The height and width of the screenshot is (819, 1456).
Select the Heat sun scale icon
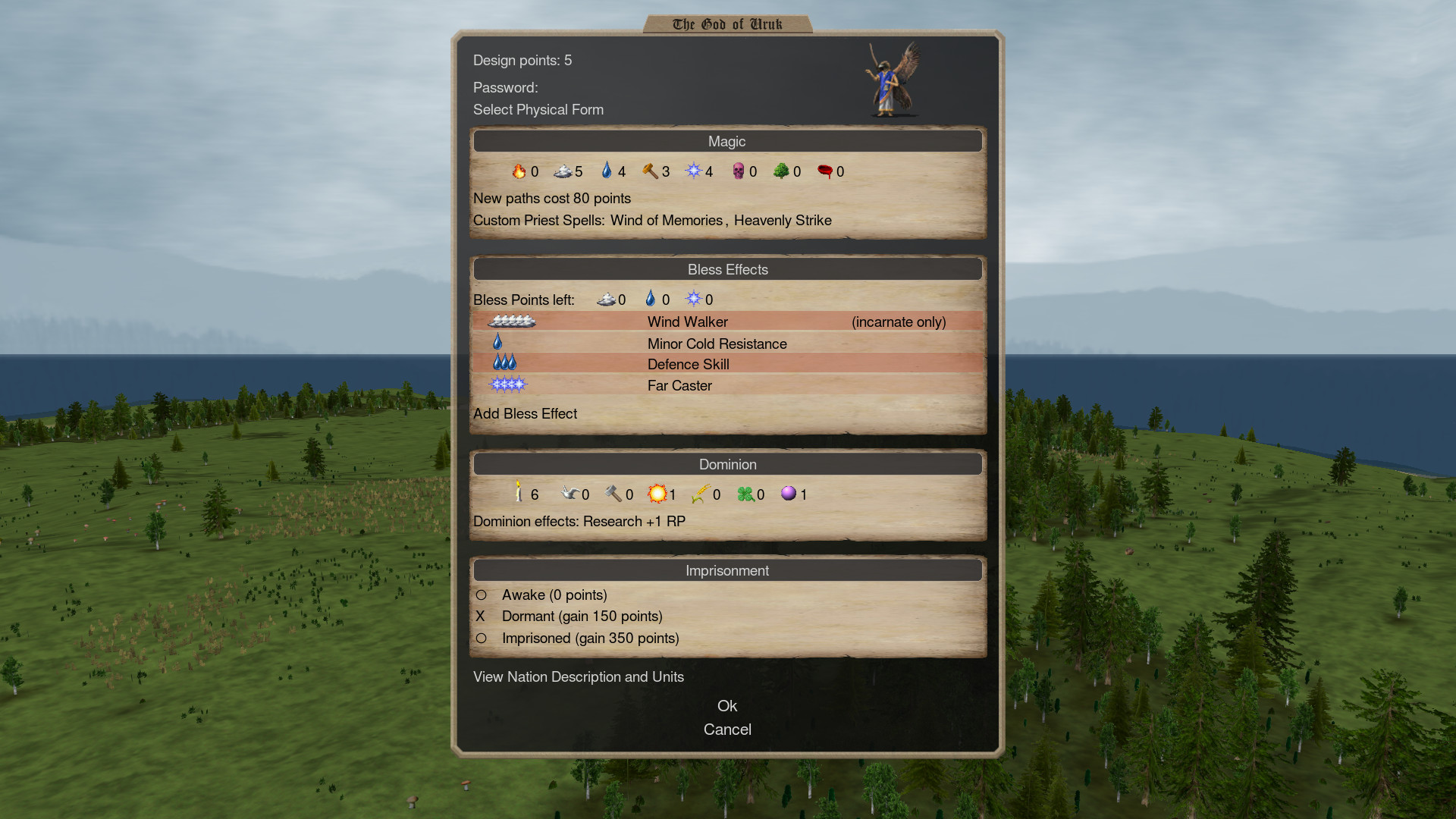pos(658,494)
